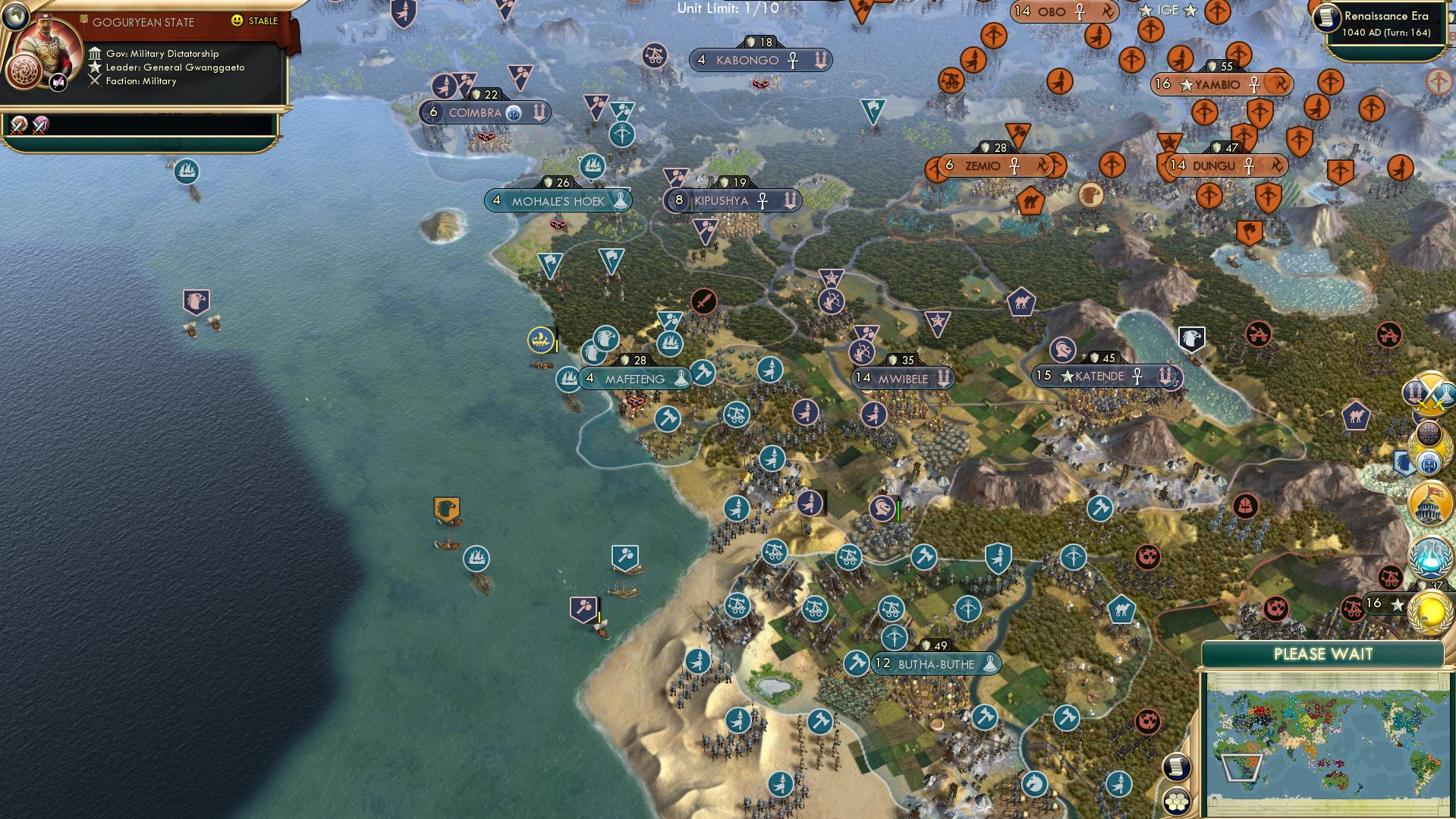The height and width of the screenshot is (819, 1456).
Task: Click the Coimbra city-state shield notification
Action: click(515, 112)
